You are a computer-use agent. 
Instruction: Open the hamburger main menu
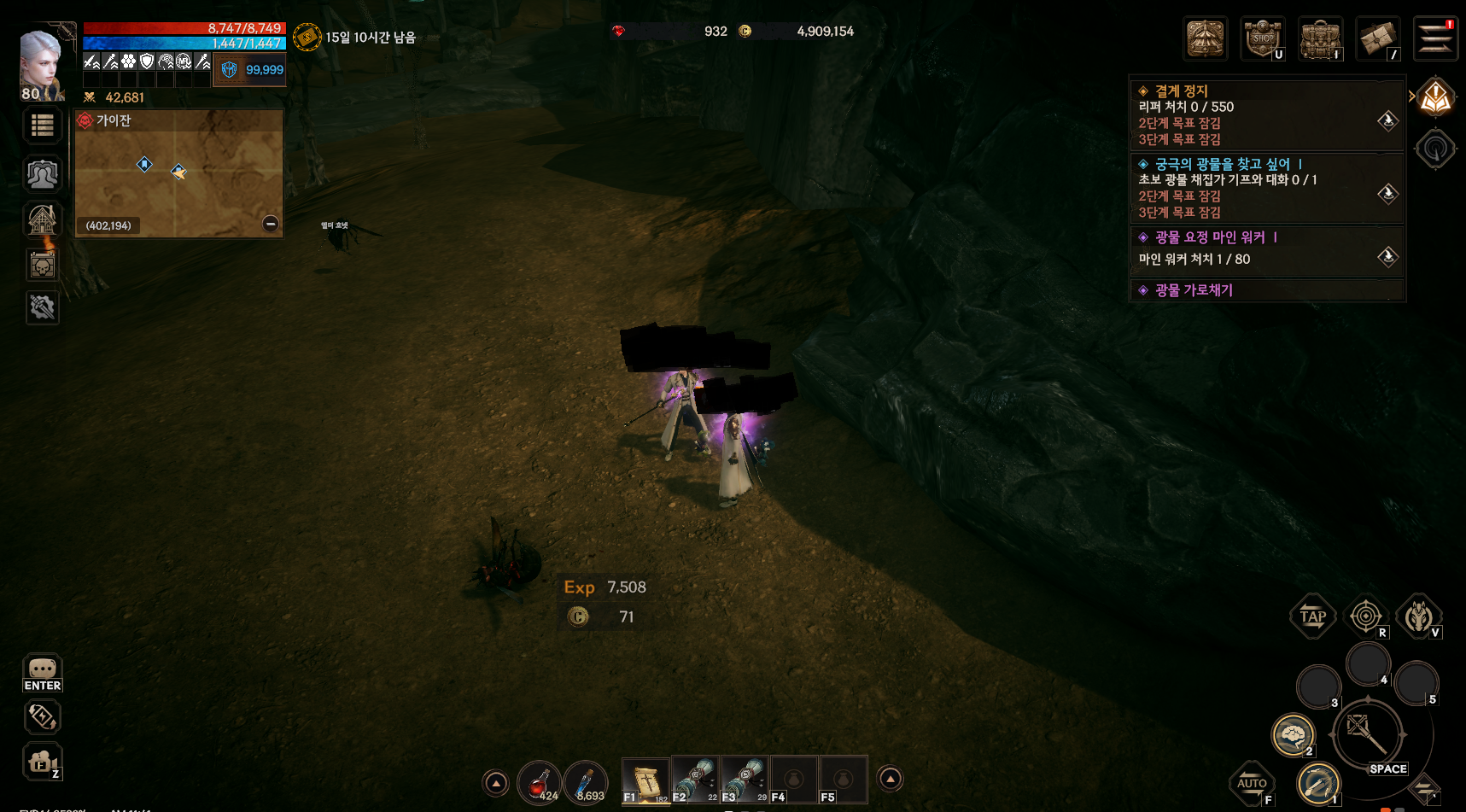pos(1434,39)
